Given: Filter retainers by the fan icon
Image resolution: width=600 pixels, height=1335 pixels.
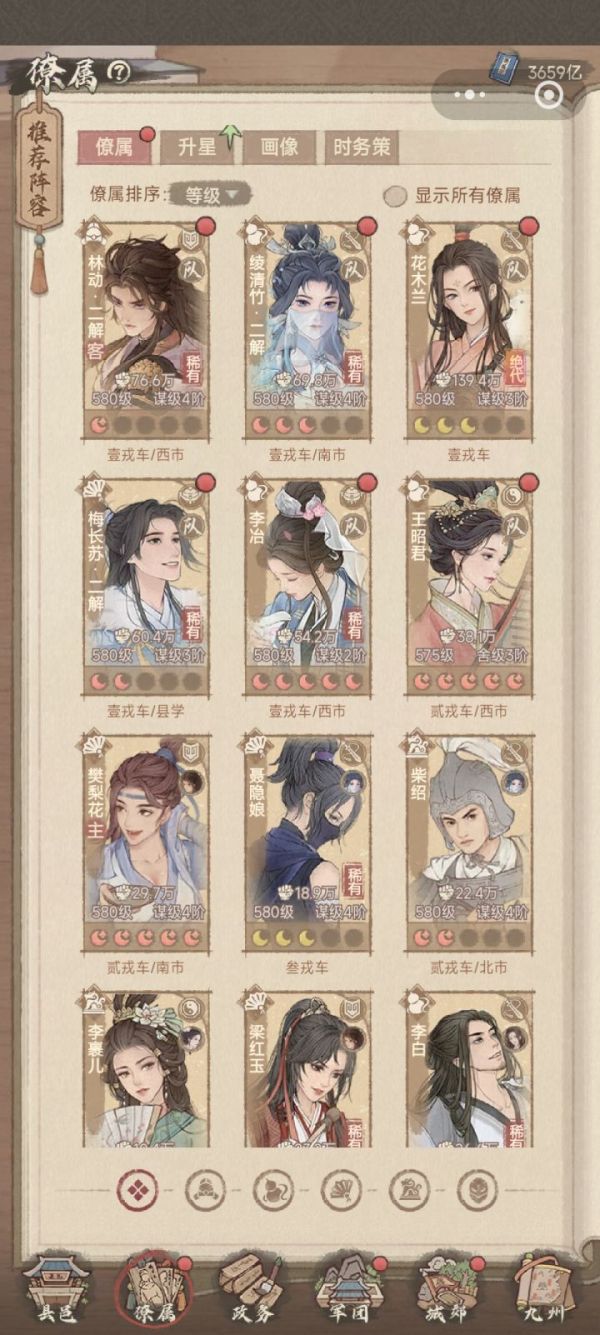Looking at the screenshot, I should pos(341,1189).
